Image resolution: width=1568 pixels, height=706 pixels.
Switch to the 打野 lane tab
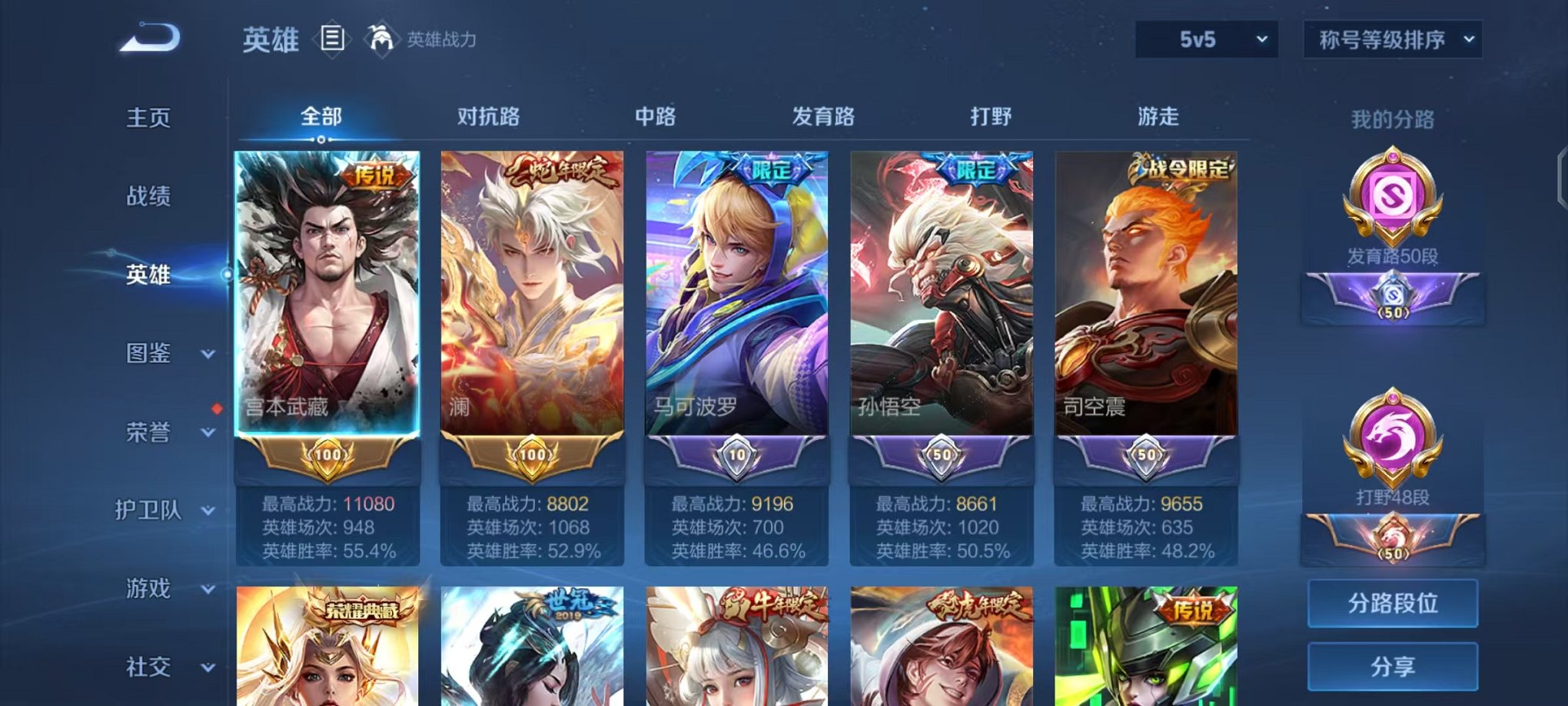(x=992, y=117)
